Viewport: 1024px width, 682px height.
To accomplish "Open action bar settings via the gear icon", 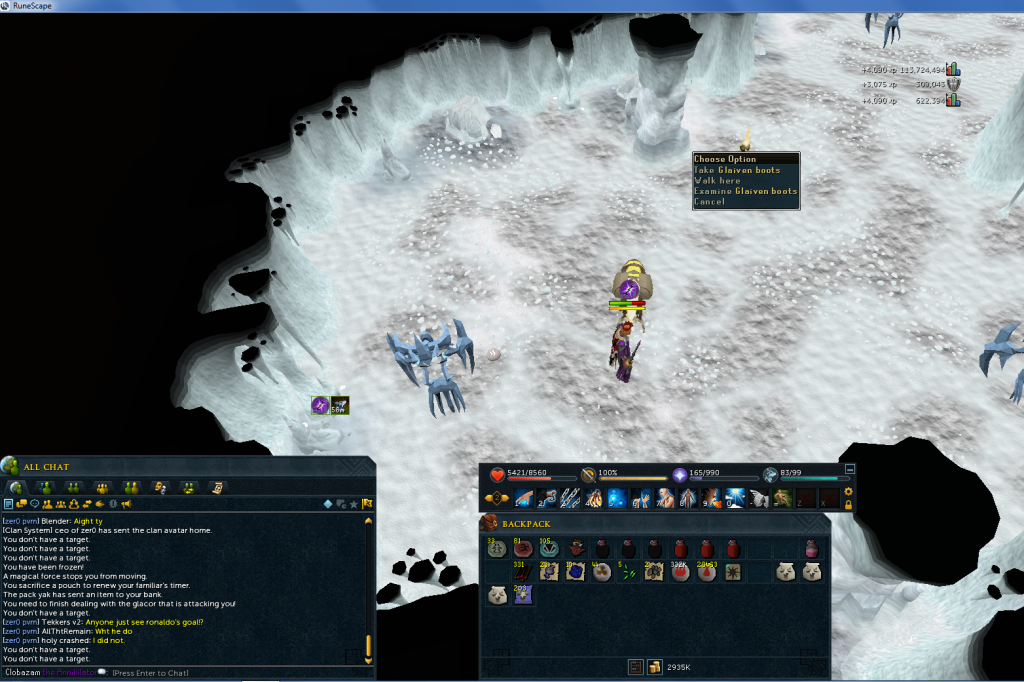I will pyautogui.click(x=849, y=491).
